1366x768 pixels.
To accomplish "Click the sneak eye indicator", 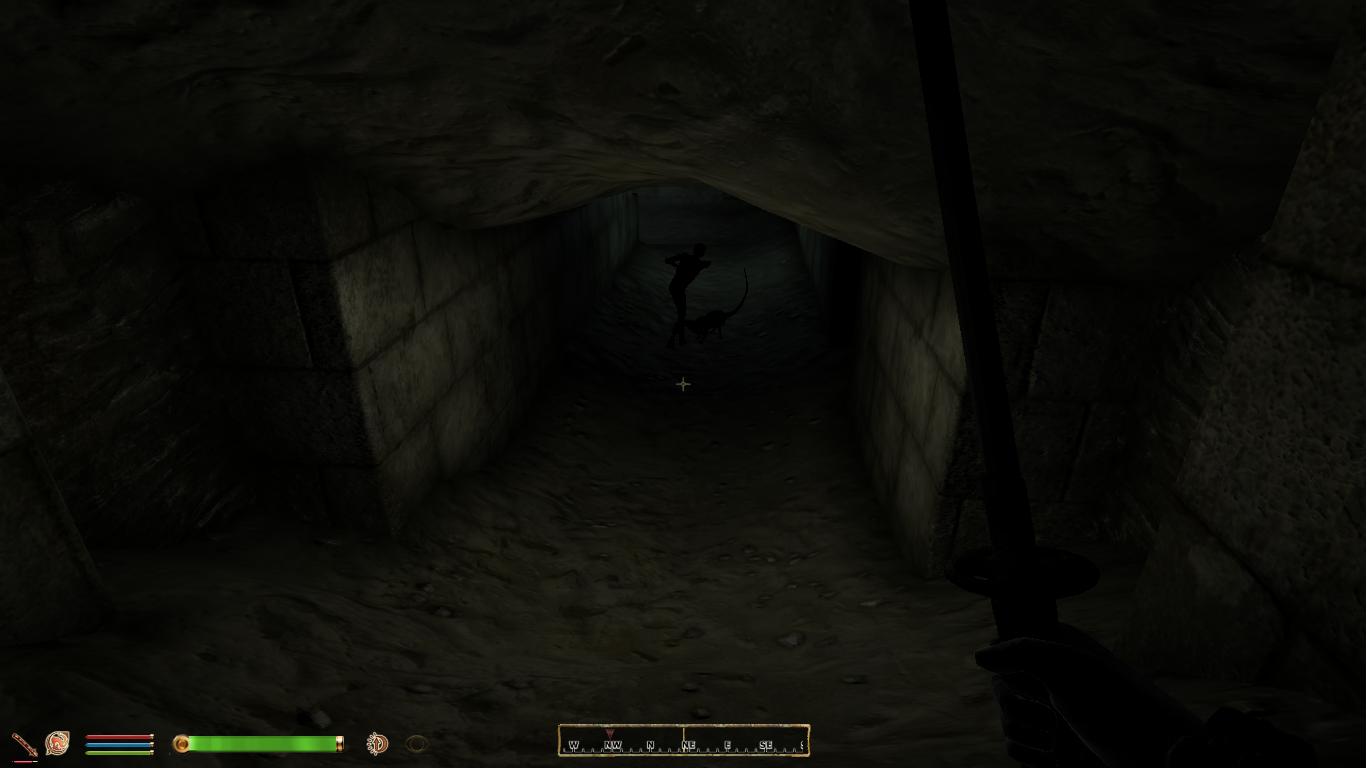I will pyautogui.click(x=417, y=743).
